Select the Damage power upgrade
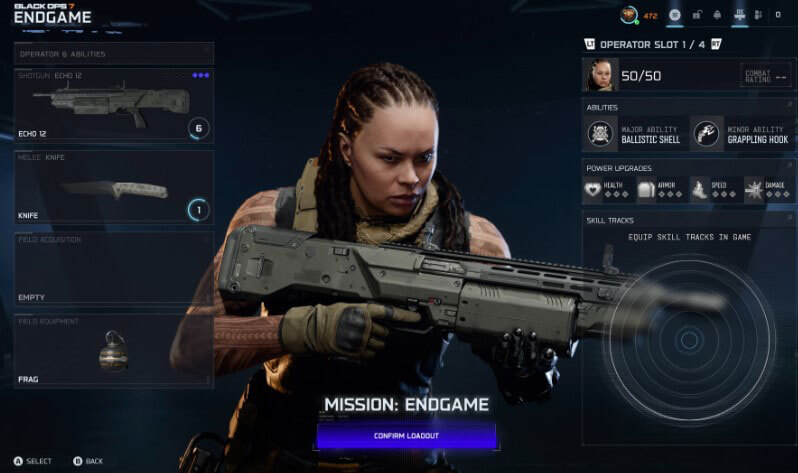This screenshot has width=798, height=473. click(767, 188)
